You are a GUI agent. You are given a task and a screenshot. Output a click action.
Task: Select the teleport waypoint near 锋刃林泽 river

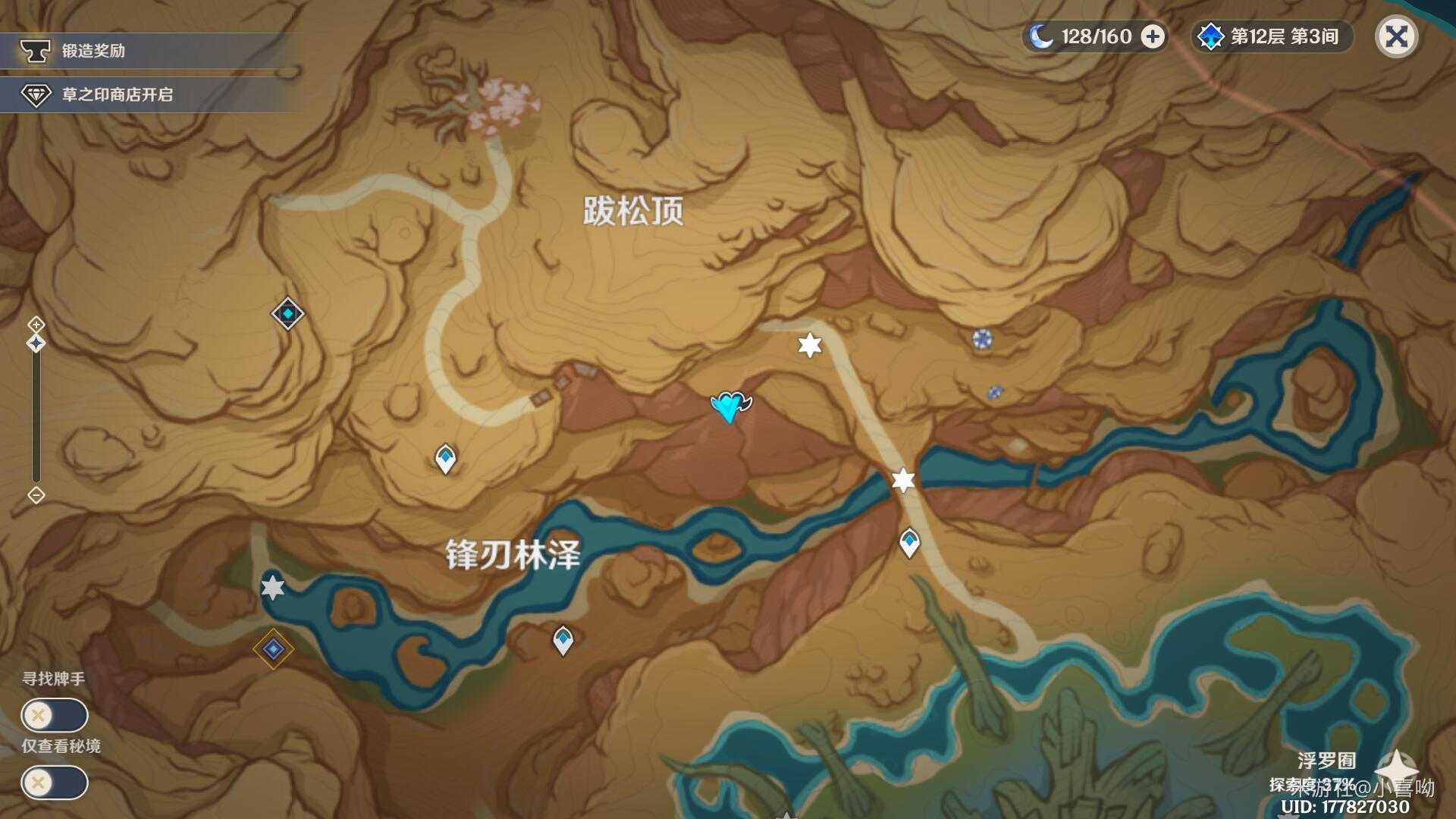(x=562, y=641)
